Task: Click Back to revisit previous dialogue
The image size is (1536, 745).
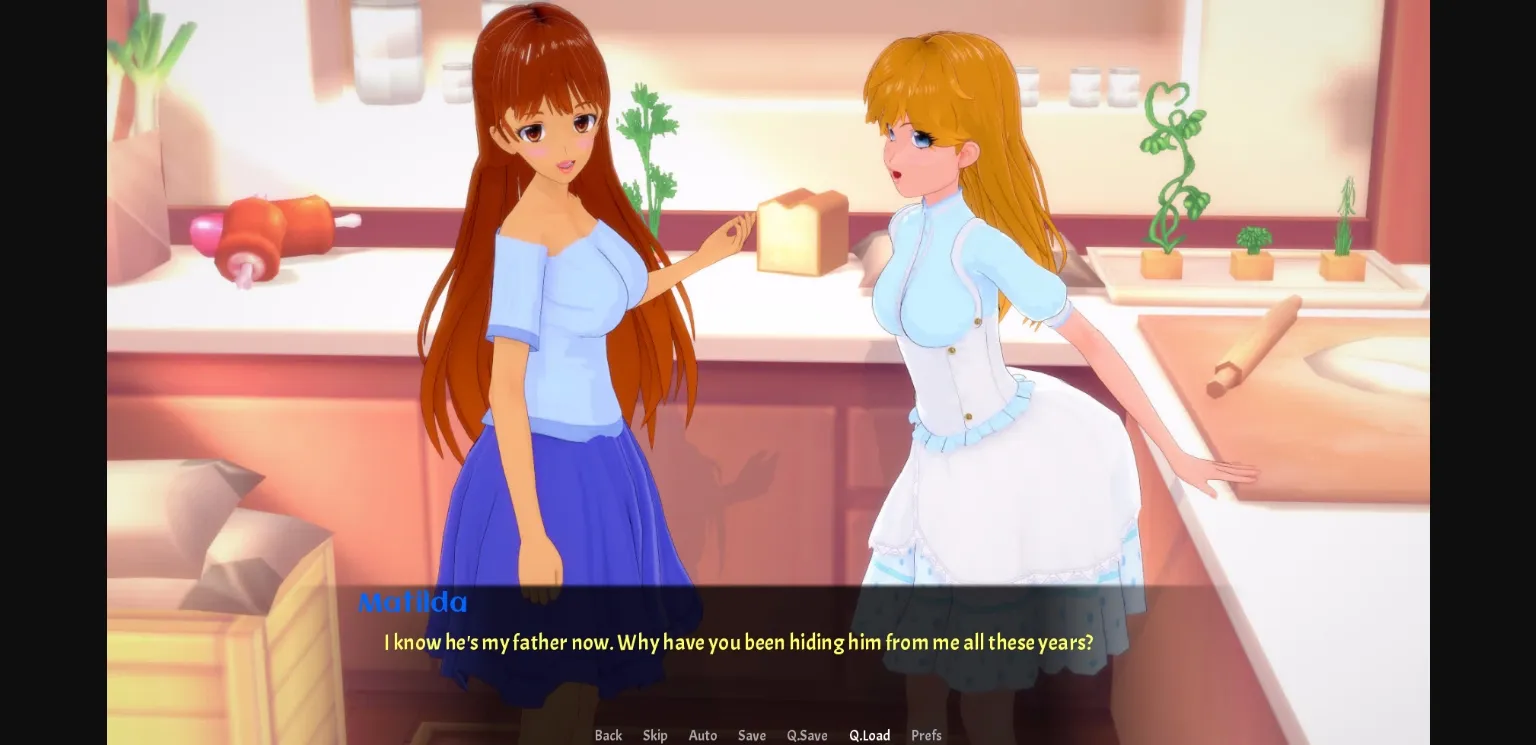Action: 608,735
